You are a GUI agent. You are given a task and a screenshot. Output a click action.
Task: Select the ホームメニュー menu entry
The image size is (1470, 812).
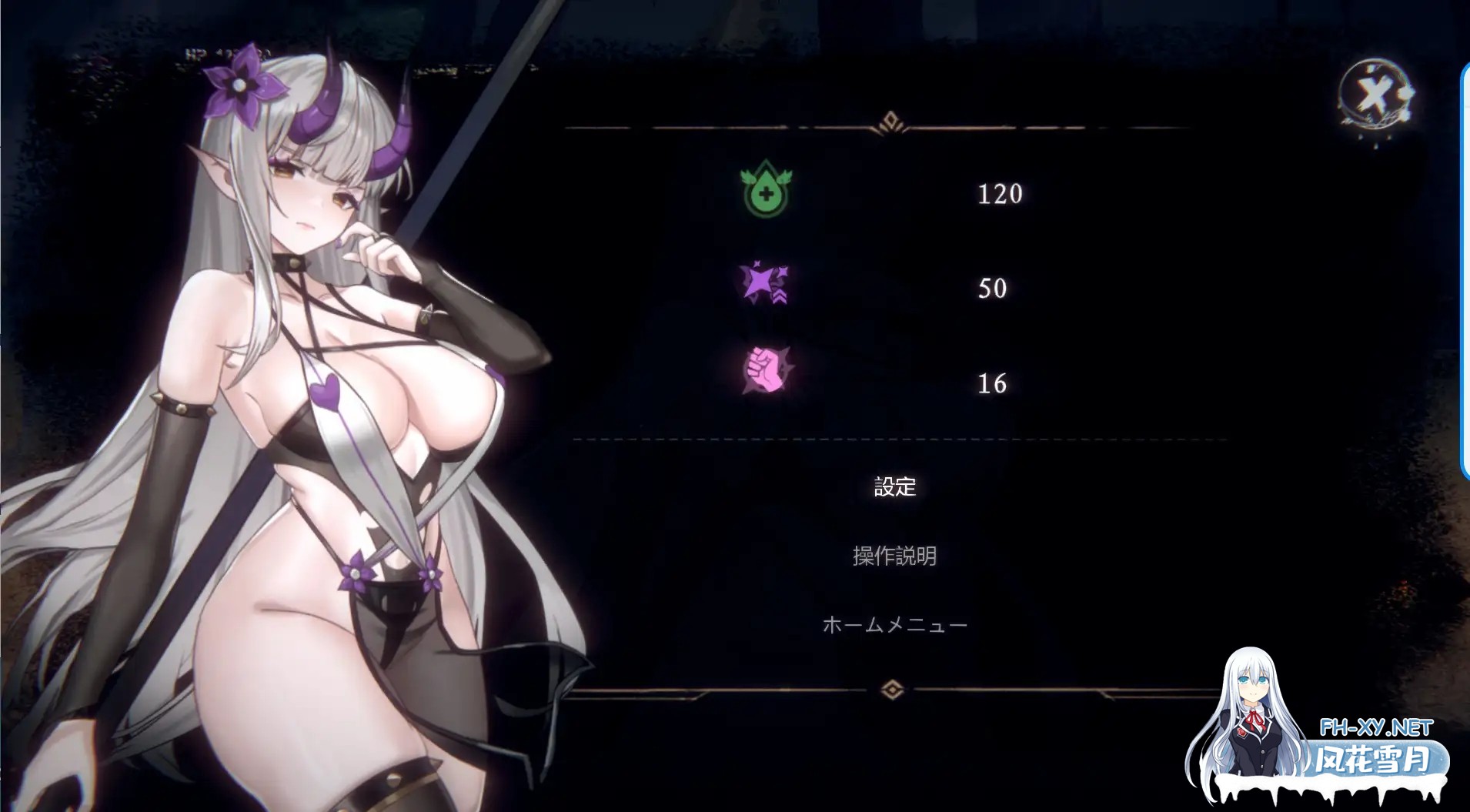[895, 624]
